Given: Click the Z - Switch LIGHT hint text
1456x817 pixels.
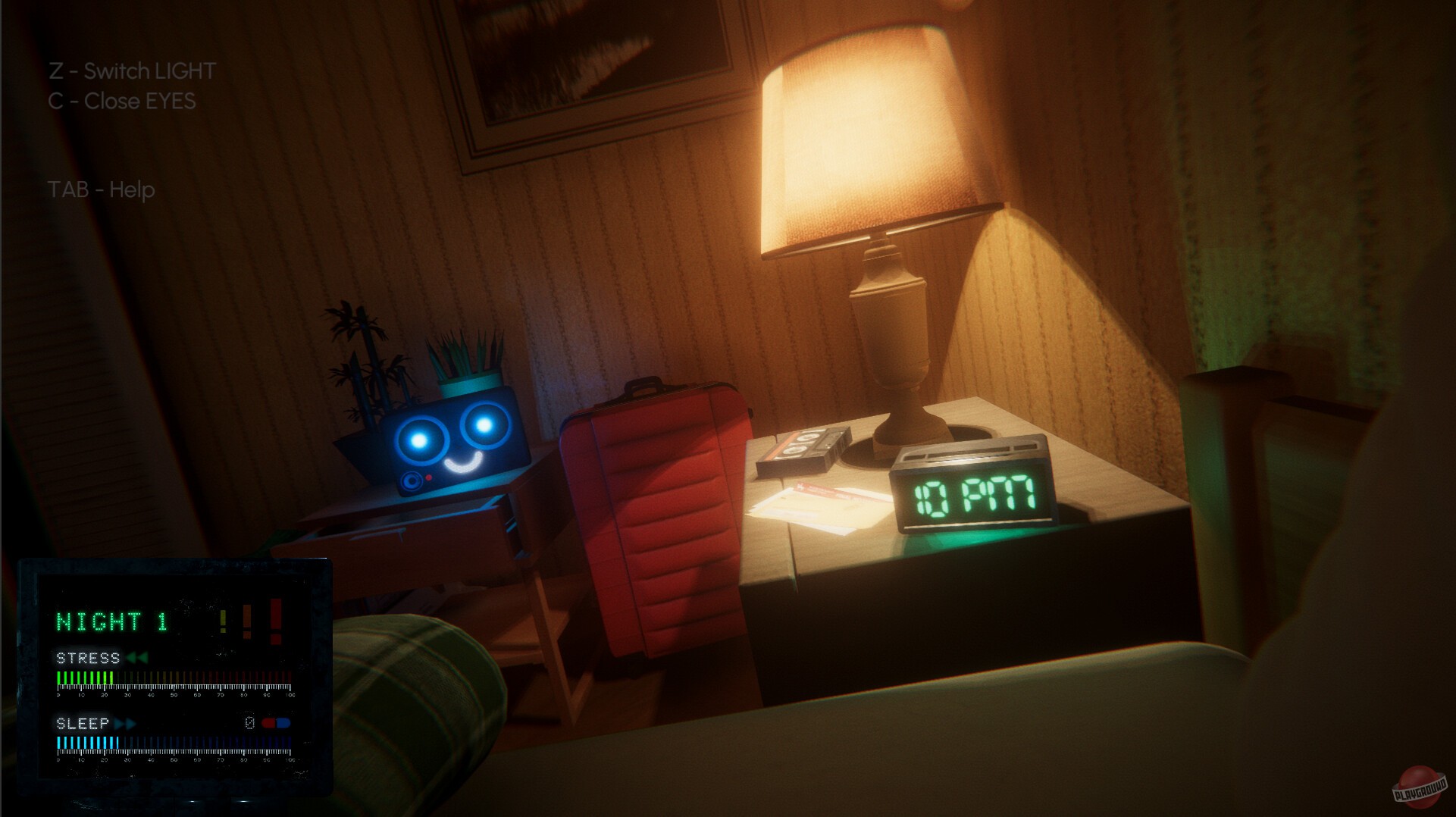Looking at the screenshot, I should click(133, 70).
